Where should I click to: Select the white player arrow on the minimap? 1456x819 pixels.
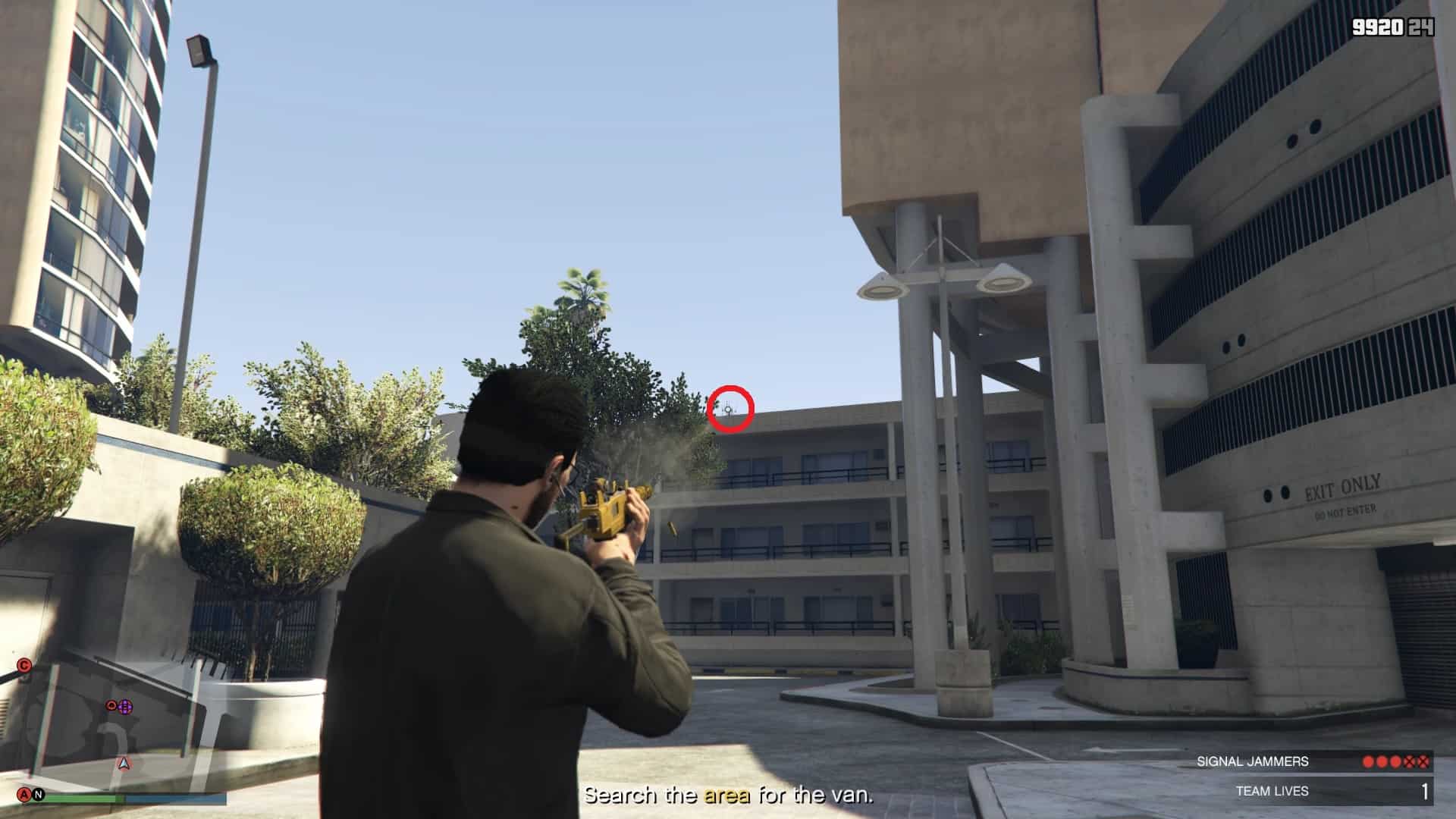[x=124, y=763]
